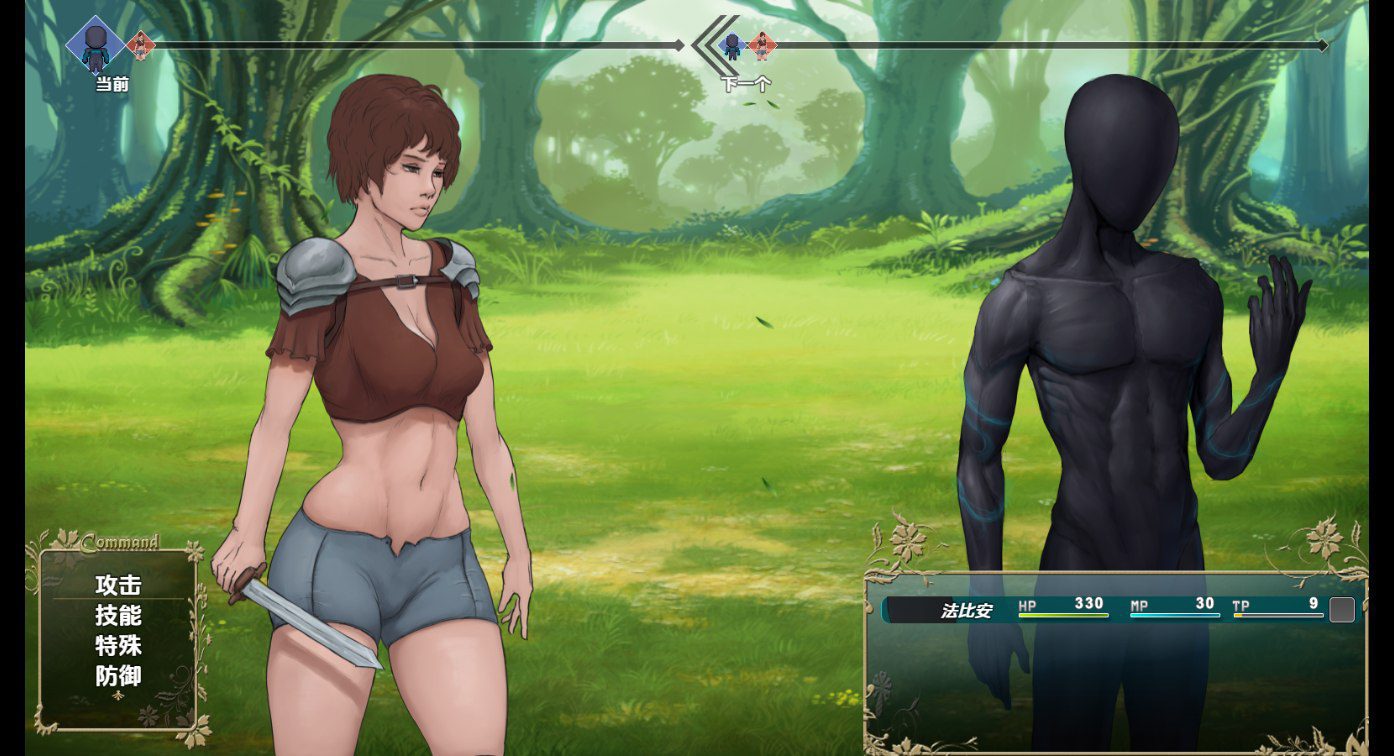
Task: Open the 技能 (Skills) command
Action: 118,615
